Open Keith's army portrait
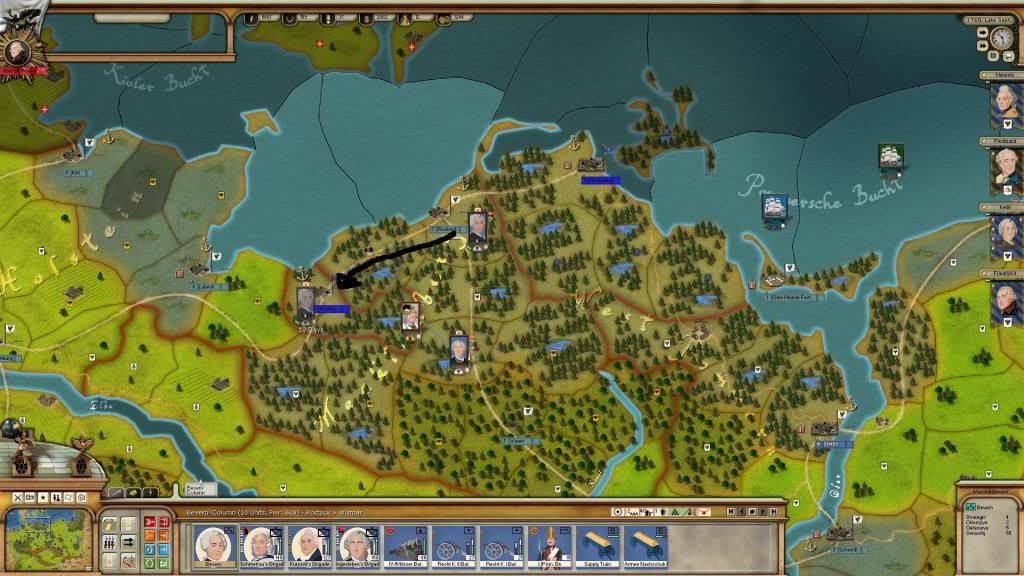 1005,237
